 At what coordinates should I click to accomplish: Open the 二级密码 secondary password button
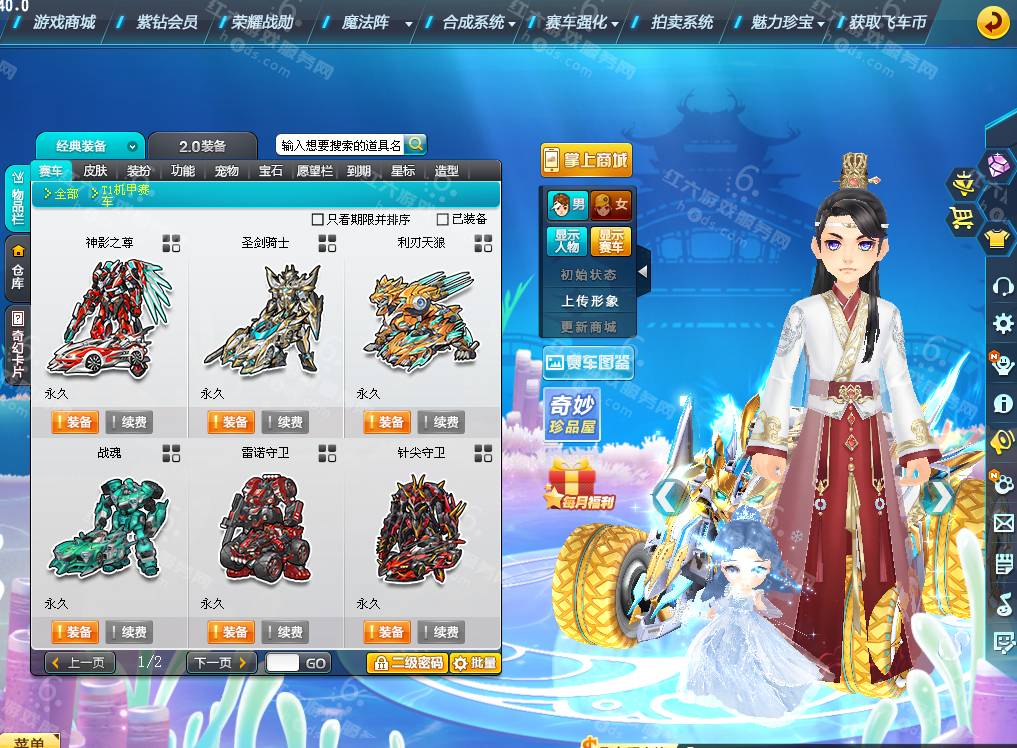407,662
